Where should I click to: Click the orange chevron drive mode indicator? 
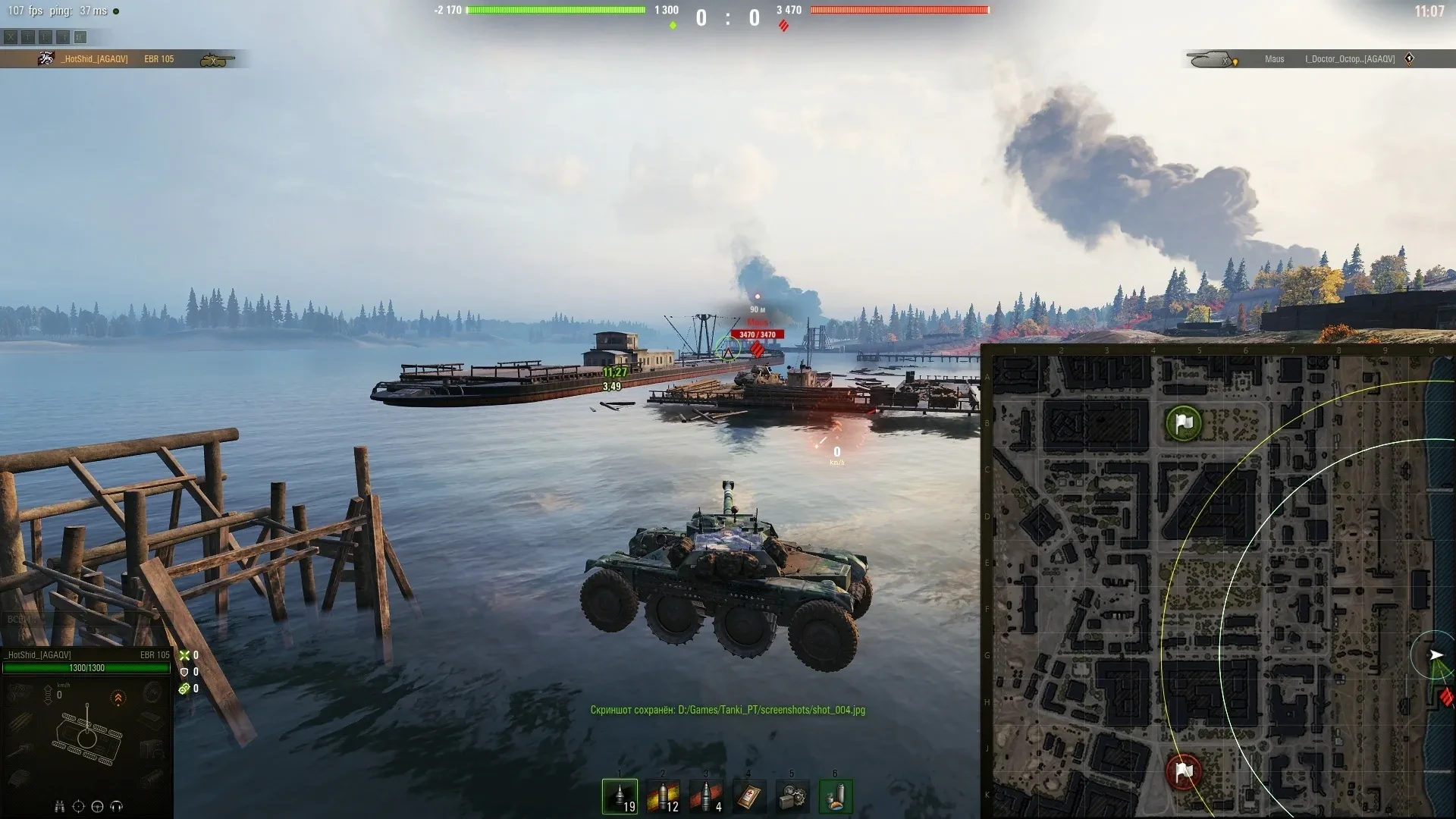coord(118,698)
